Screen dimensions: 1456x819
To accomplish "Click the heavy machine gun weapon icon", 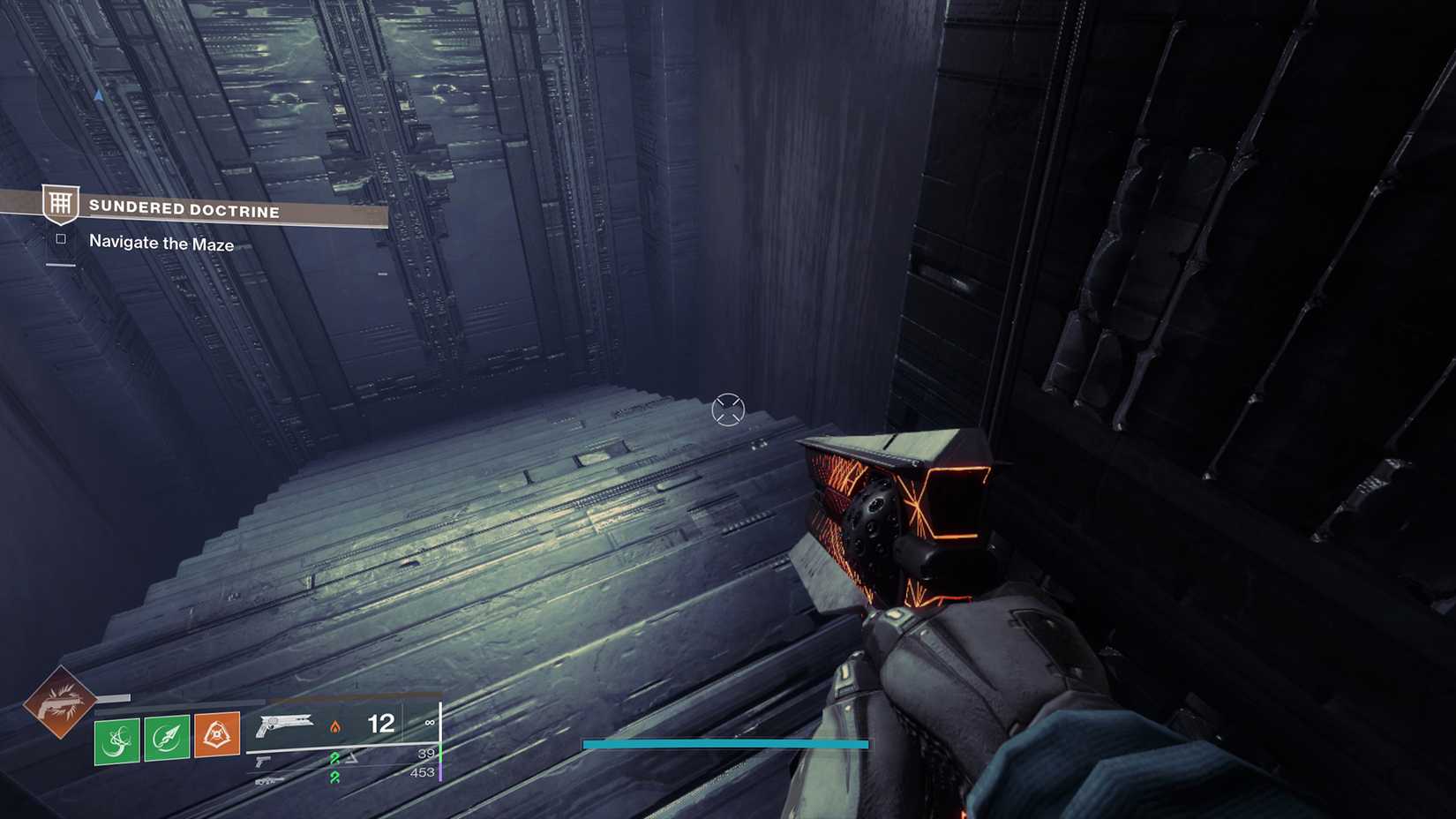I will click(269, 781).
